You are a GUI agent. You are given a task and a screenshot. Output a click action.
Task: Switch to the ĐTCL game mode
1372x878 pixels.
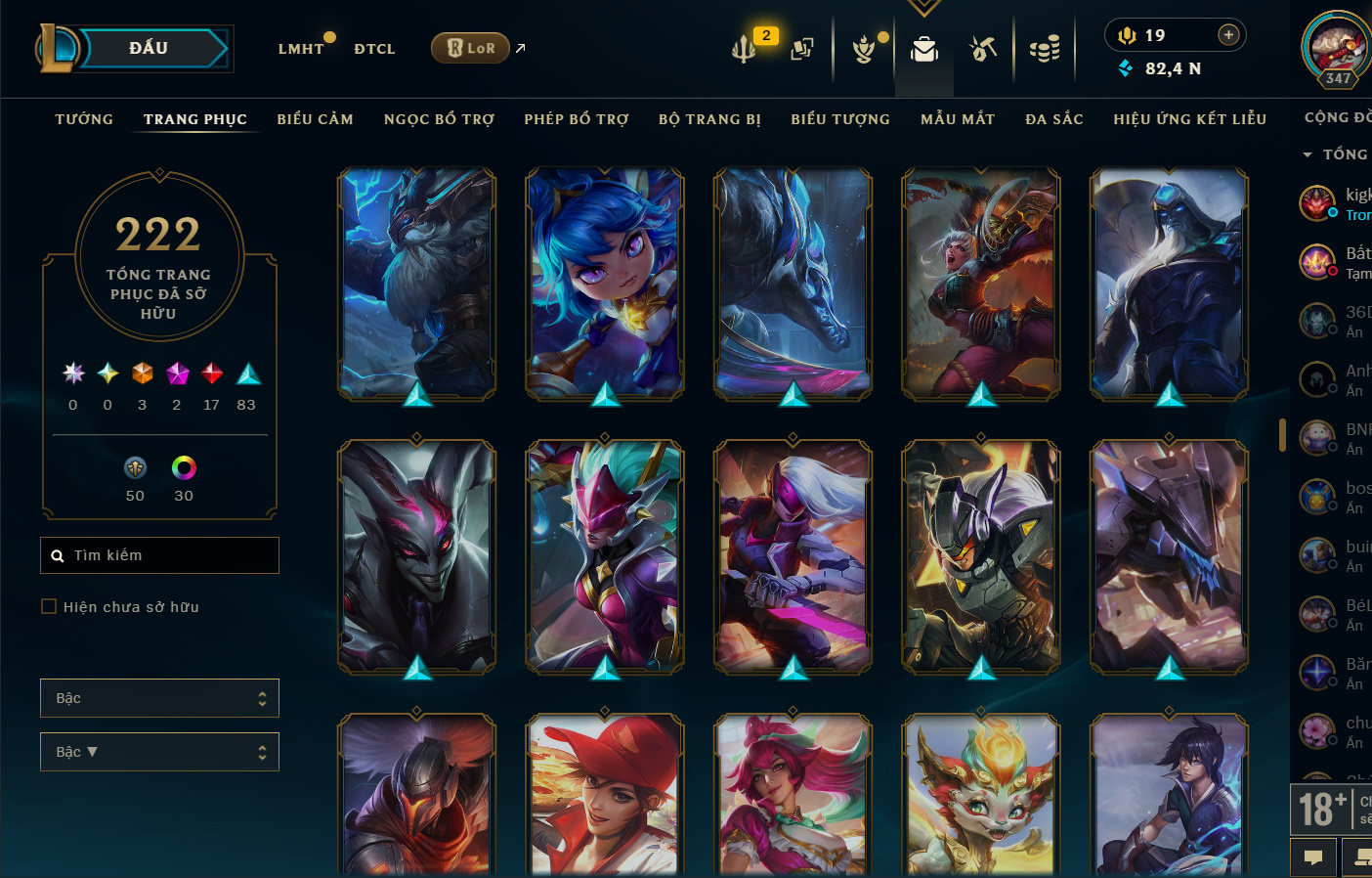[x=374, y=49]
